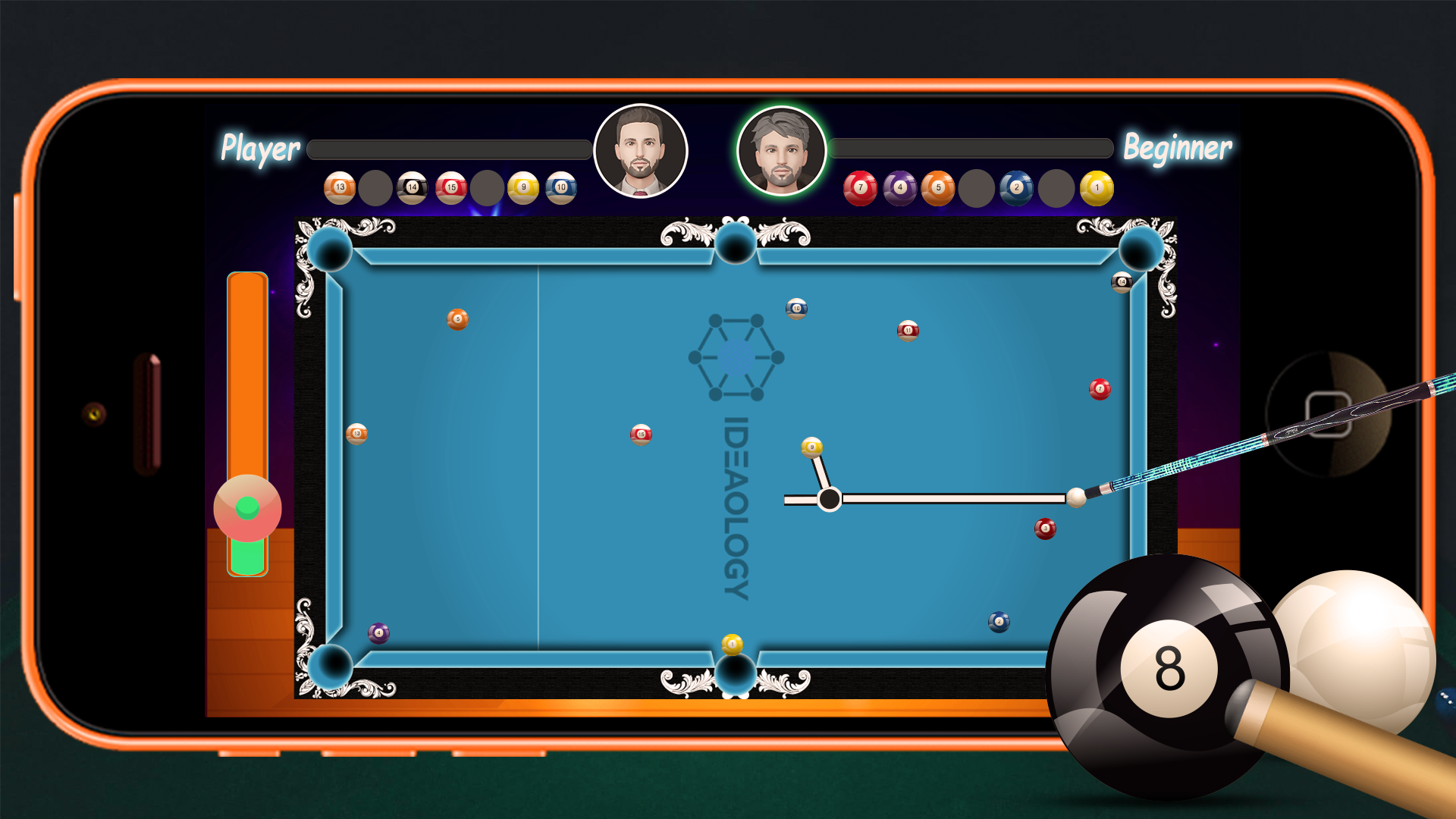Viewport: 1456px width, 819px height.
Task: Select the striped 13 ball icon near Player
Action: coord(340,186)
